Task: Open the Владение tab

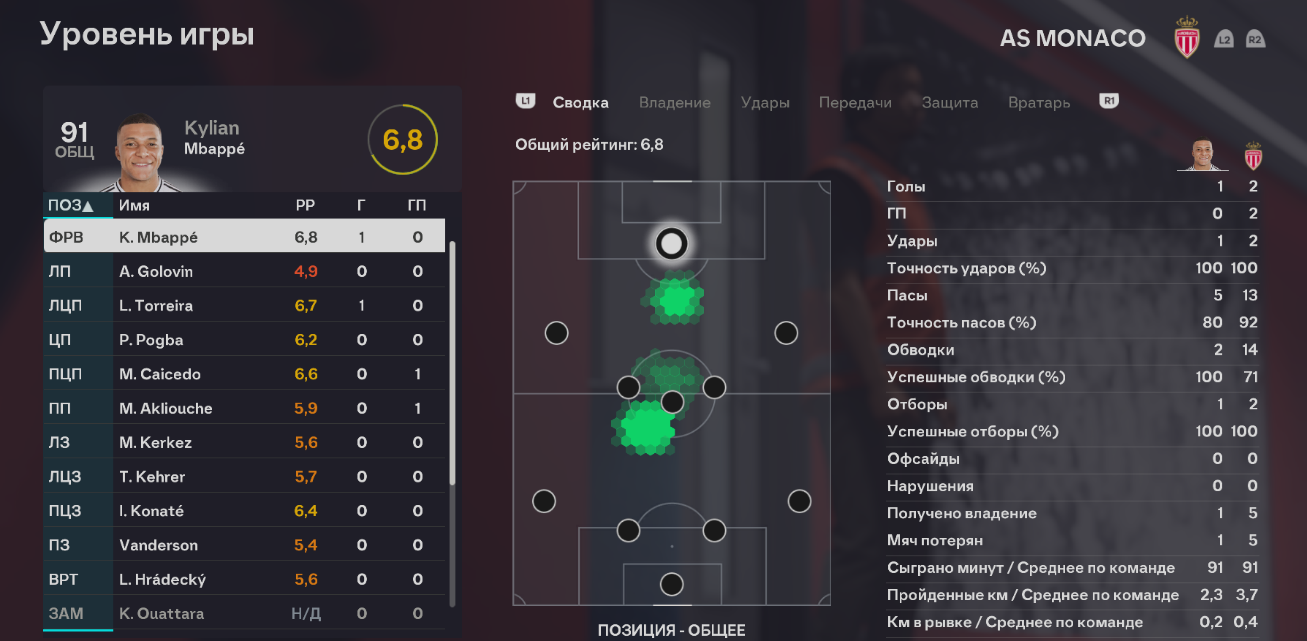Action: pyautogui.click(x=675, y=102)
